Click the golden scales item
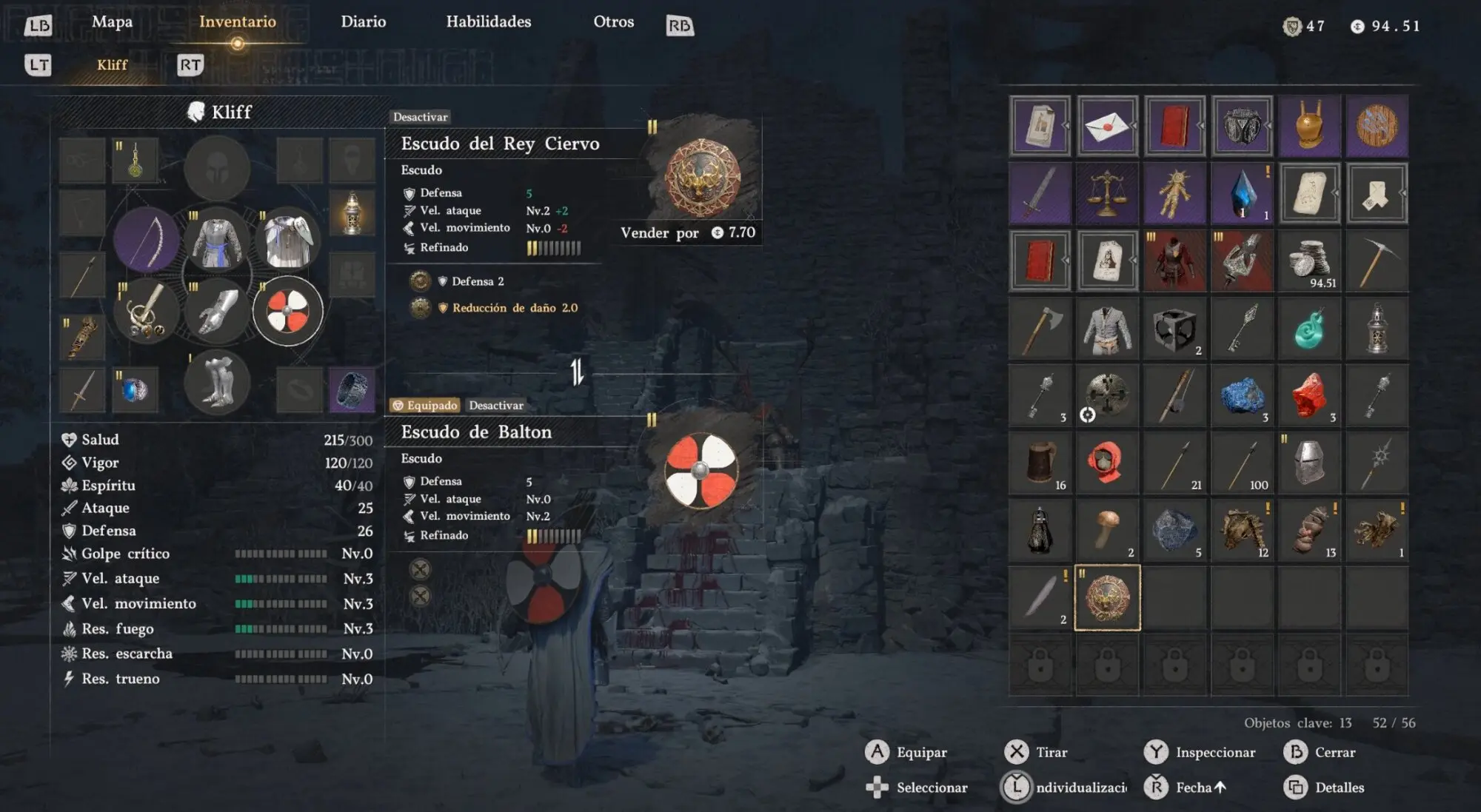Image resolution: width=1481 pixels, height=812 pixels. pos(1107,194)
